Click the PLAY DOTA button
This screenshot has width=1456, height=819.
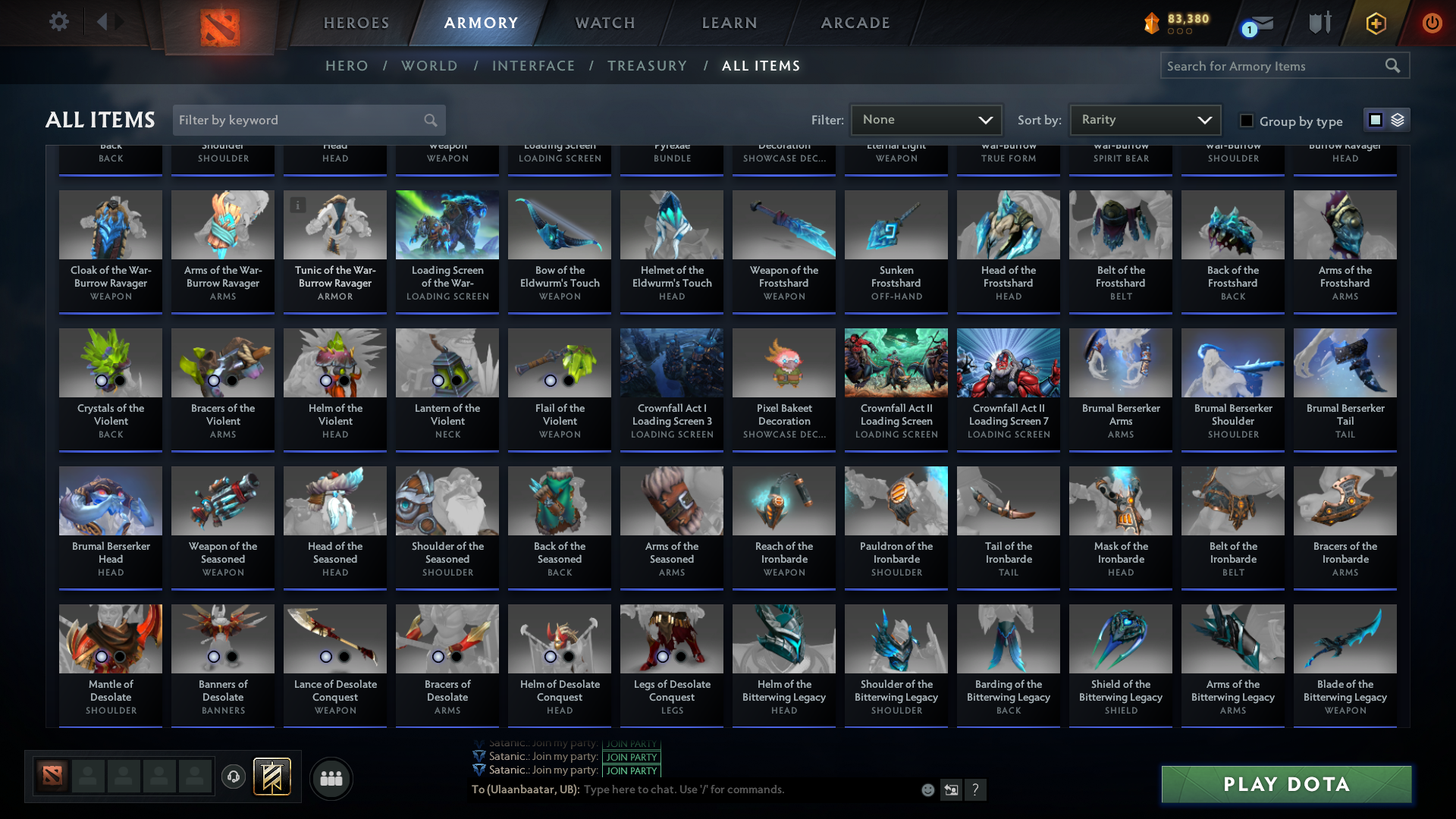point(1286,784)
